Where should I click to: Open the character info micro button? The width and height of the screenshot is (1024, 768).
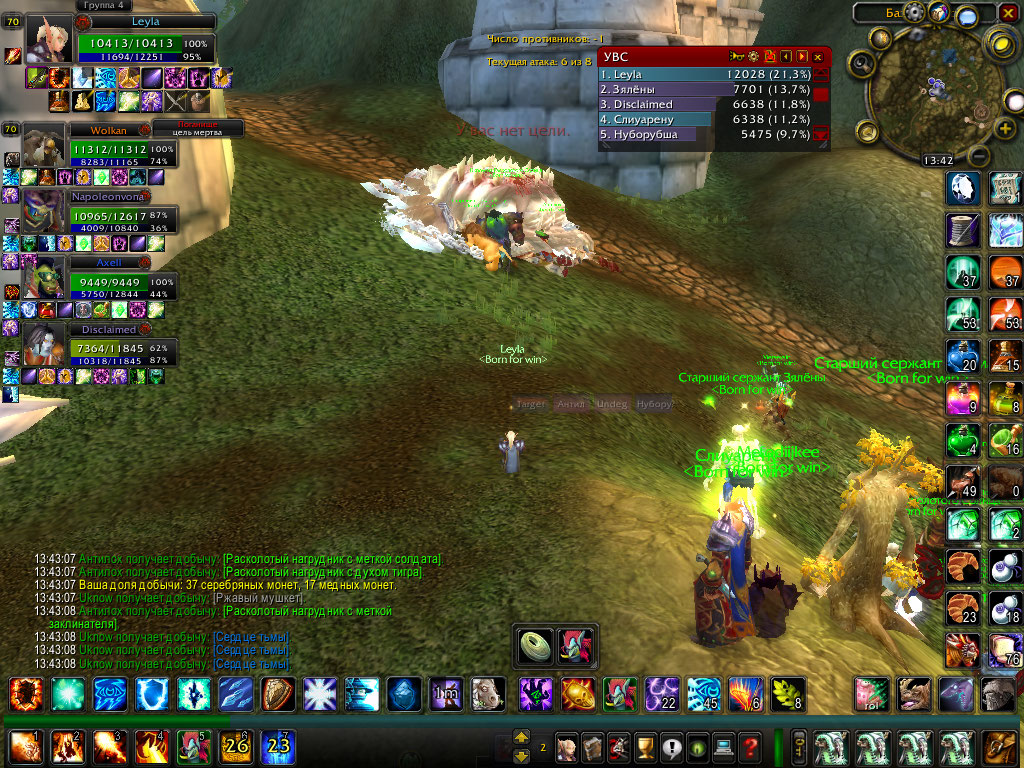568,746
